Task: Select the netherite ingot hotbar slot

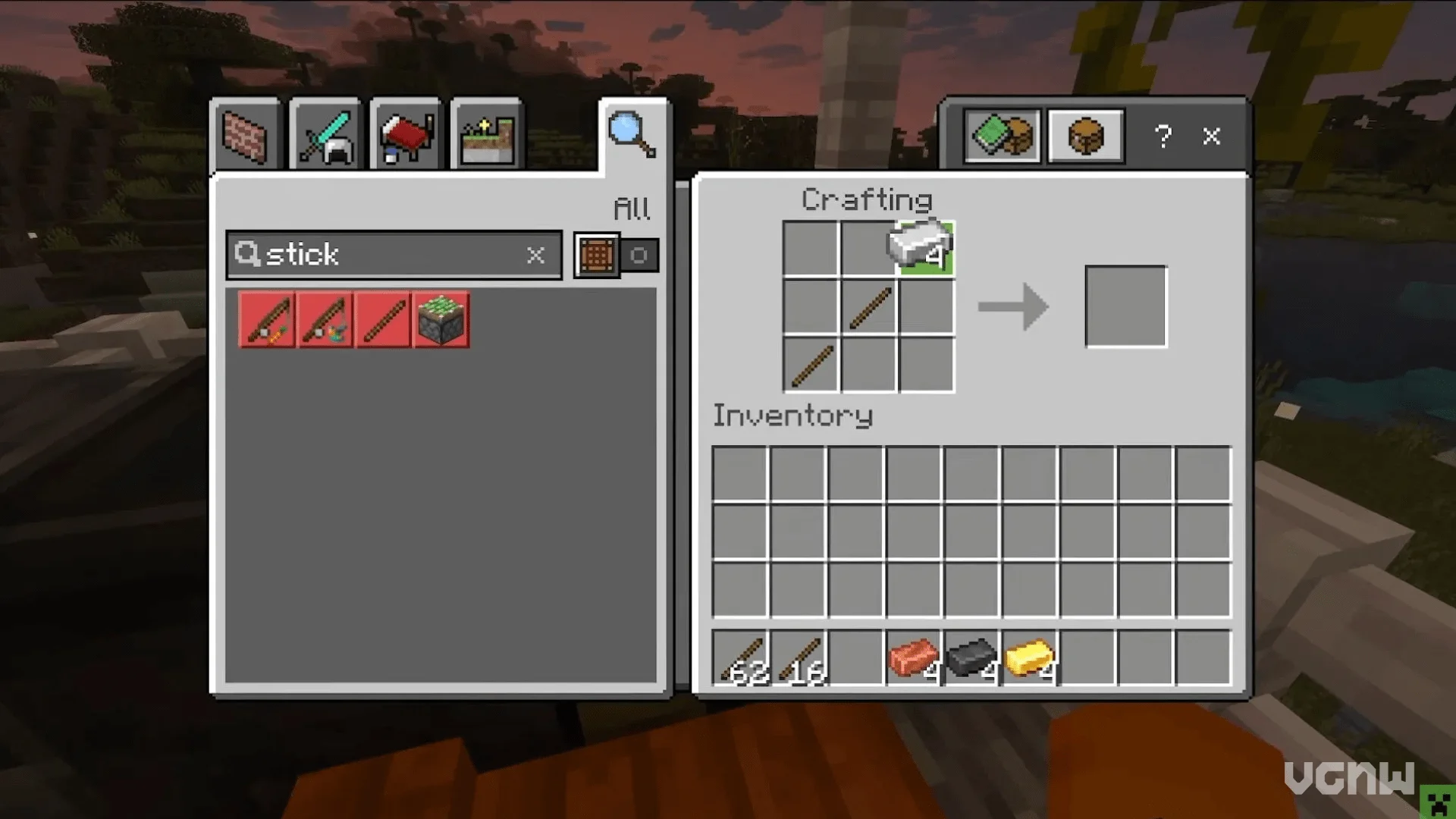Action: (972, 658)
